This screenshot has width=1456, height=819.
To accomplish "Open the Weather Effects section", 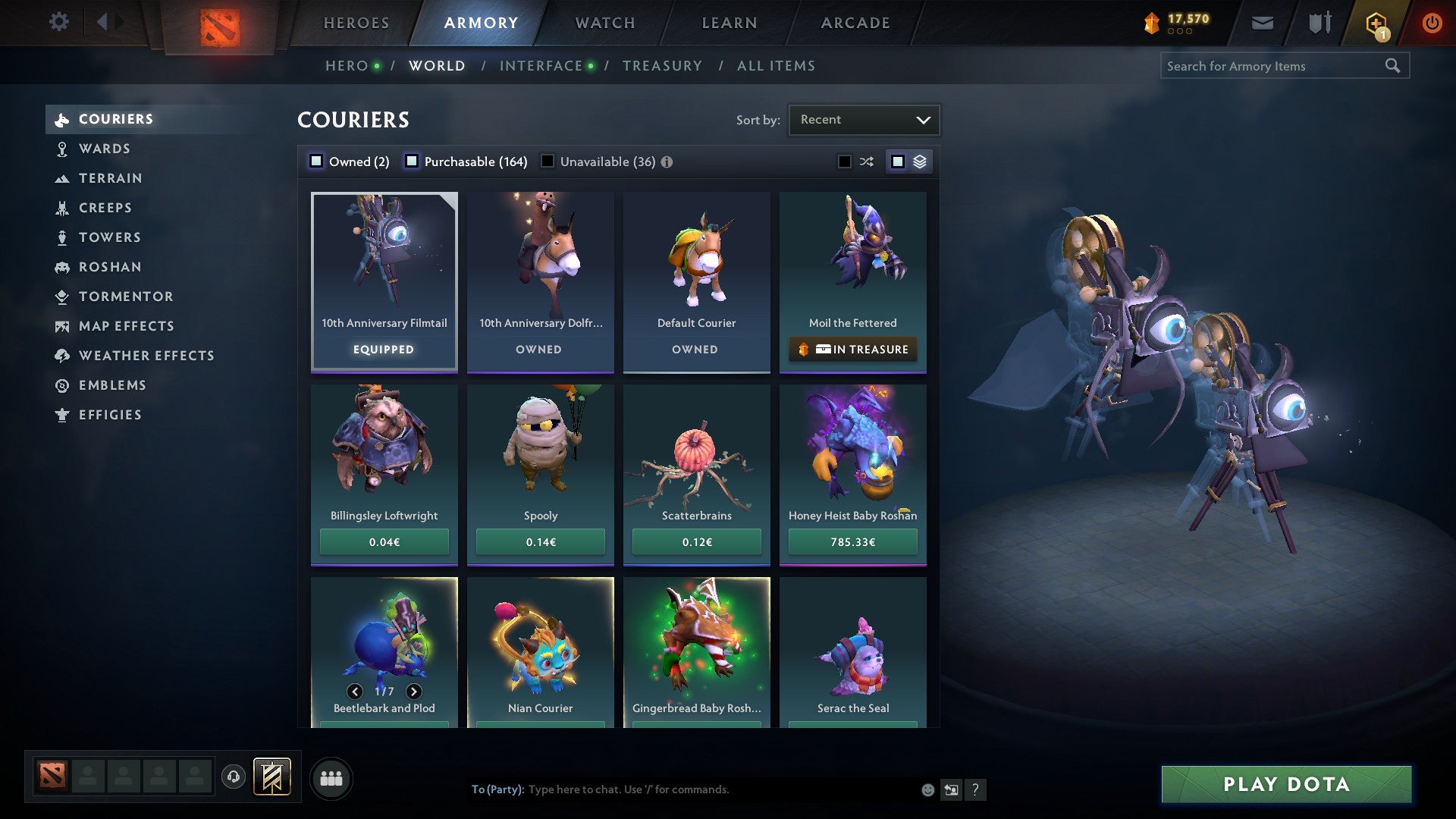I will (x=146, y=356).
